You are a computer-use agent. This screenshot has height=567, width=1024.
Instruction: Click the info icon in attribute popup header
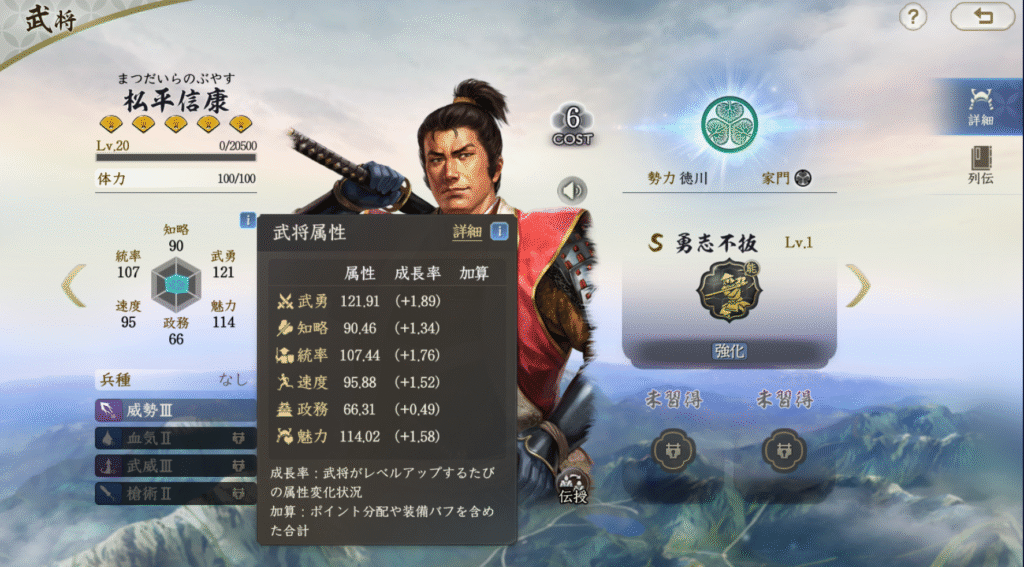tap(498, 232)
